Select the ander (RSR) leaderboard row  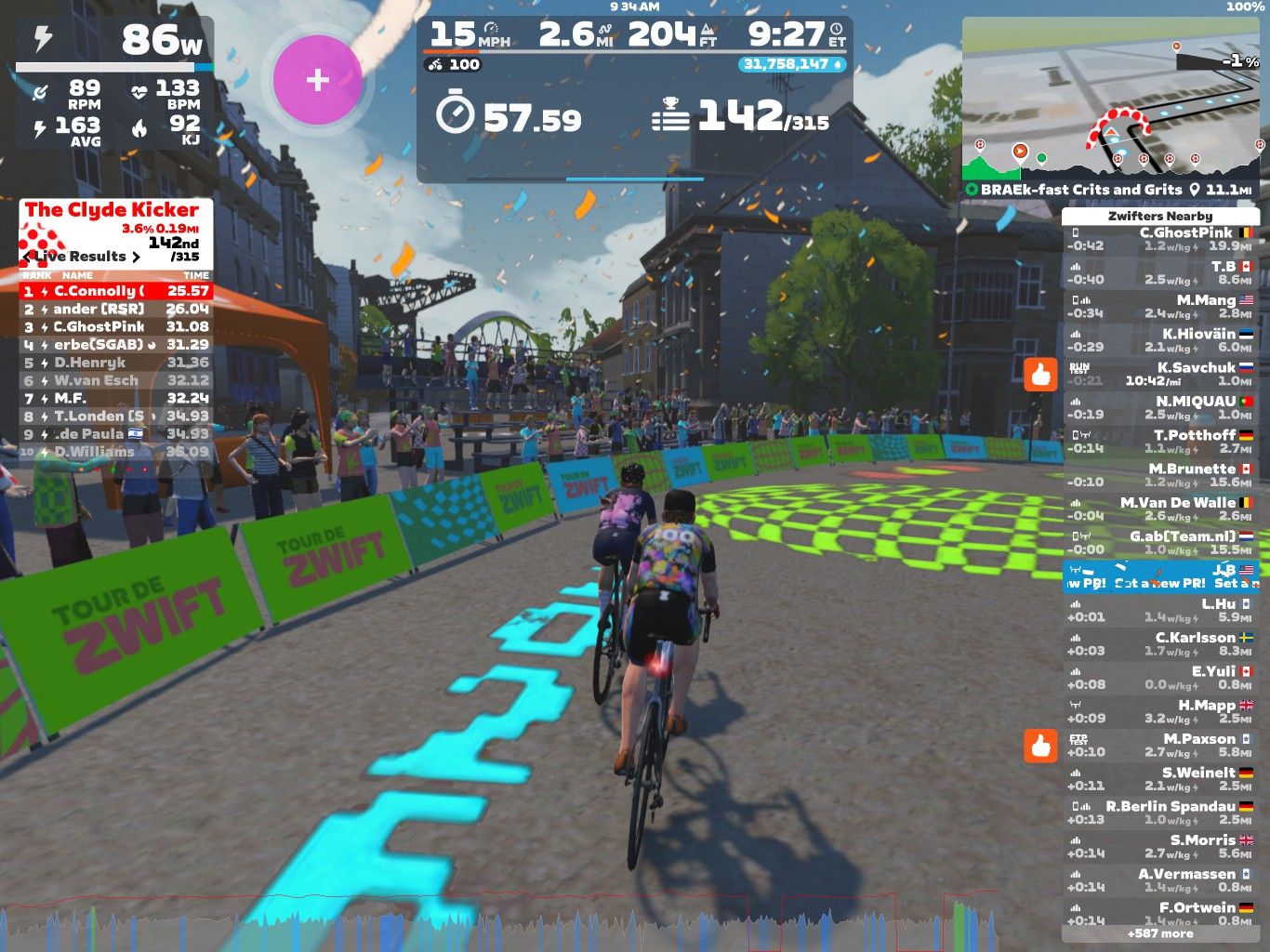click(x=116, y=309)
